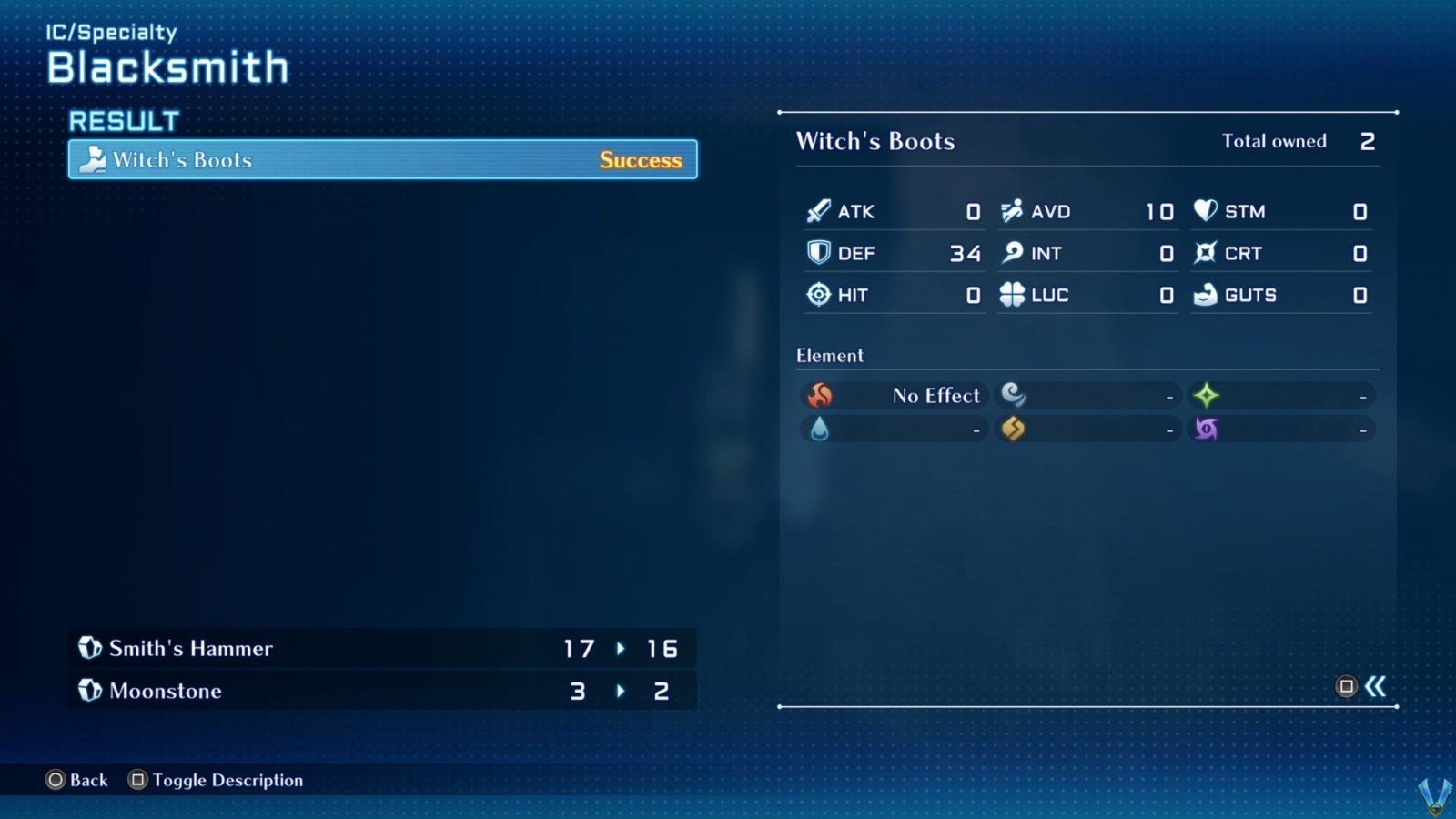This screenshot has height=819, width=1456.
Task: Collapse panel with the double-chevron icon
Action: pos(1374,687)
